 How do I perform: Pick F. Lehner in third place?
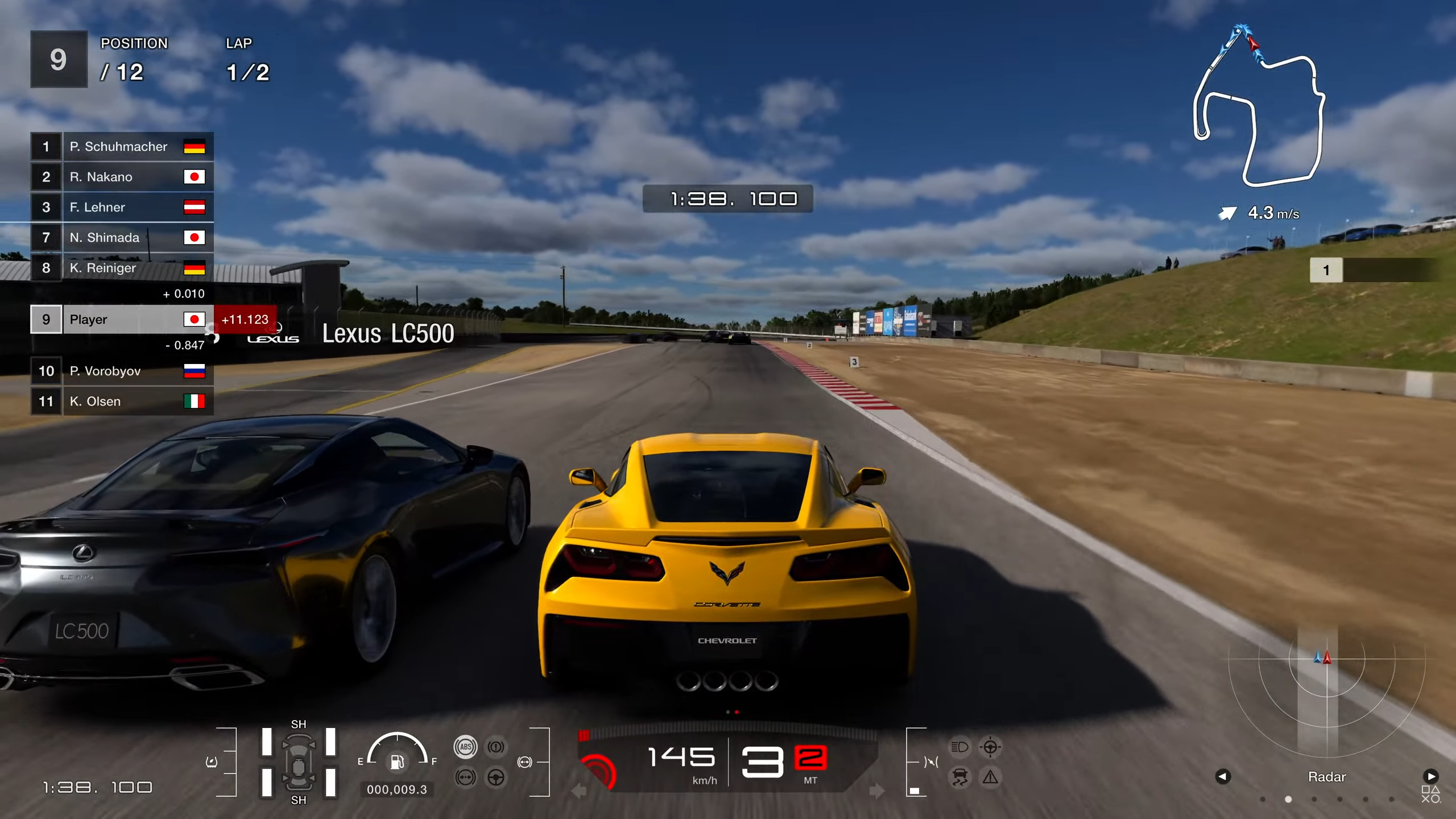pyautogui.click(x=122, y=207)
